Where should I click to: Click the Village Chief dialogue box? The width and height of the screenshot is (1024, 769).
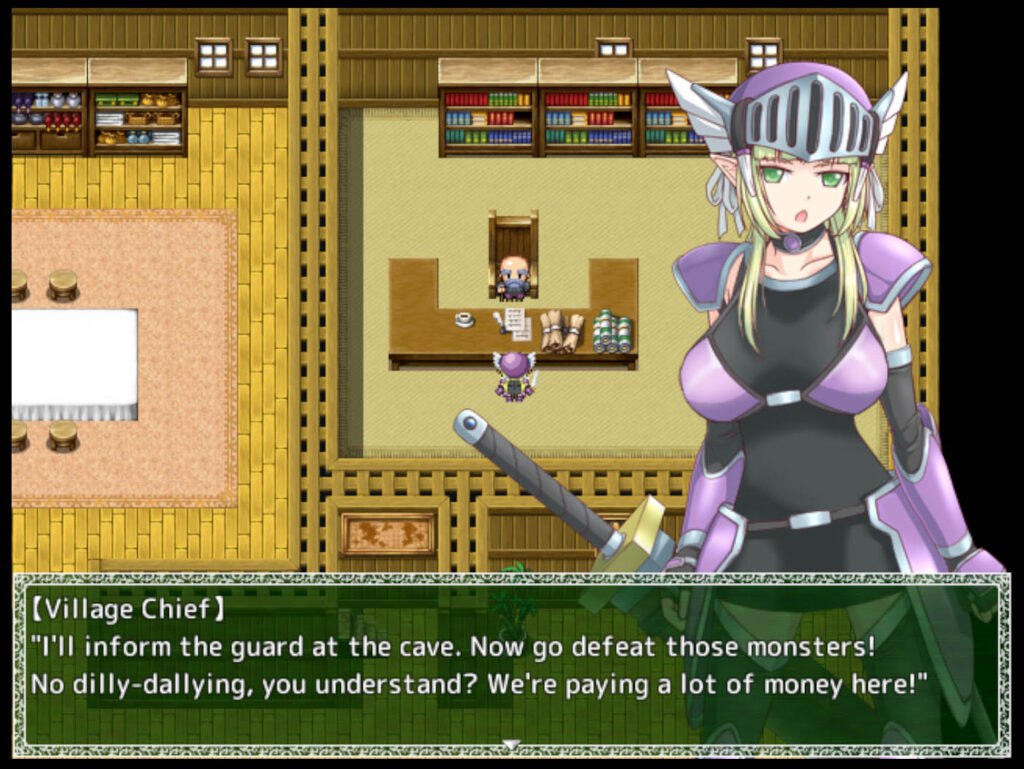510,662
